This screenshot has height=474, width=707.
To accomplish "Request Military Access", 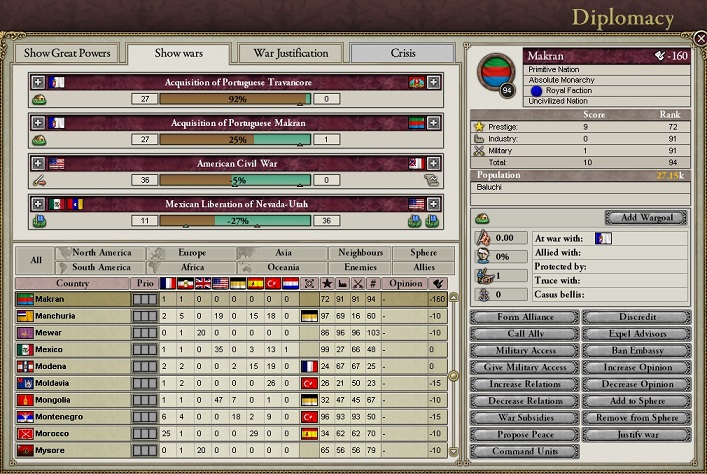I will click(x=523, y=351).
